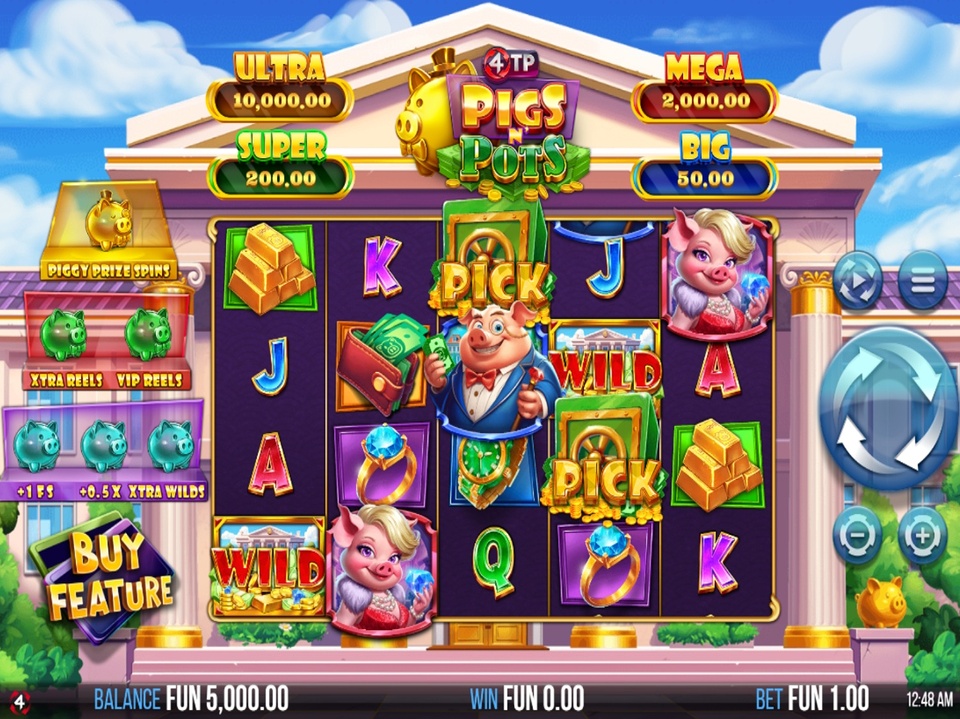This screenshot has height=719, width=960.
Task: Increase the bet with the plus button
Action: [922, 535]
